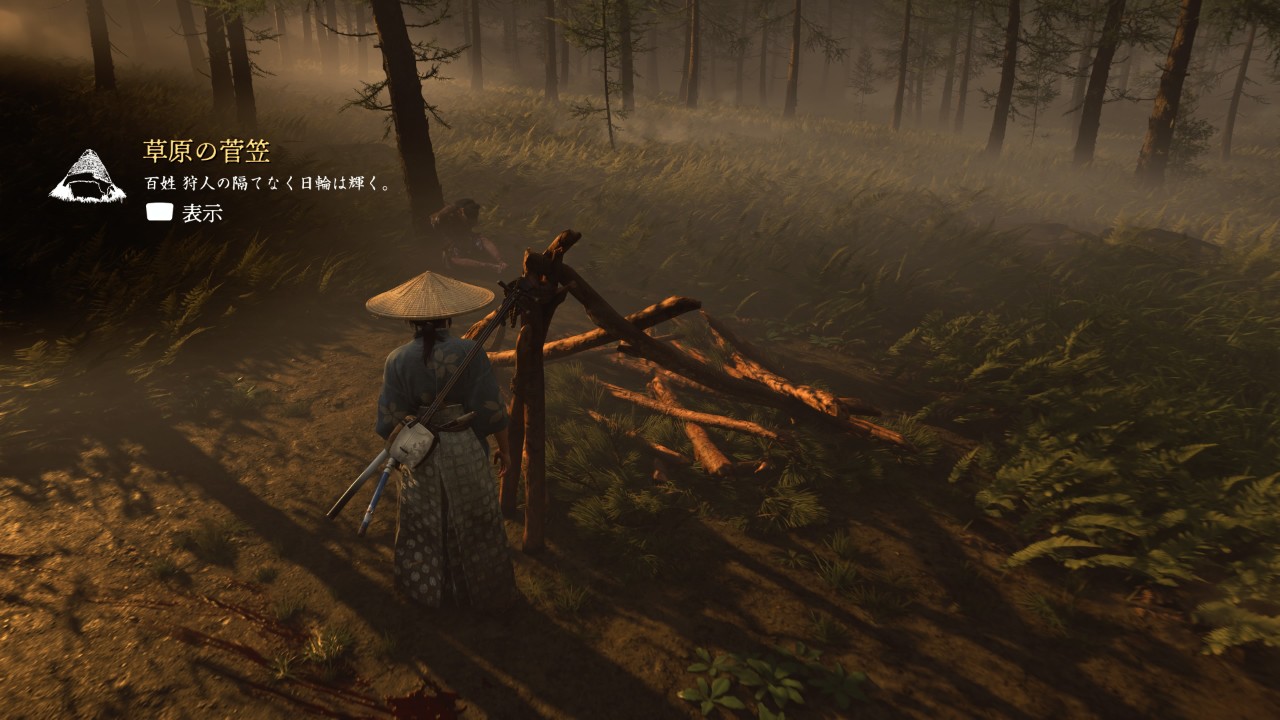
Task: Open the 草原の菅笠 item notification title
Action: pos(206,152)
